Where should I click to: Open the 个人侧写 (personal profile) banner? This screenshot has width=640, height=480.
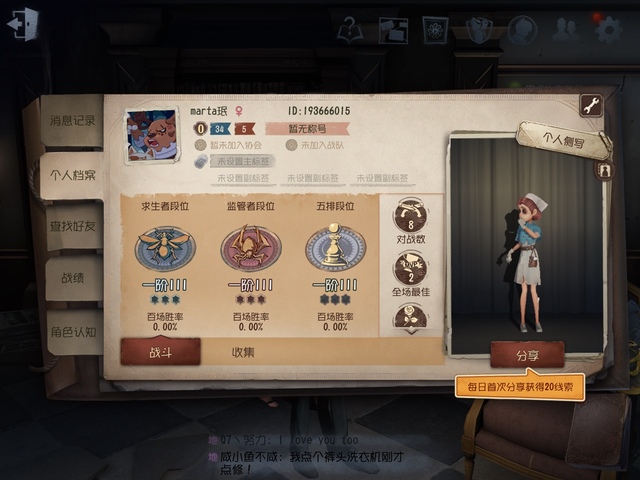(x=563, y=139)
